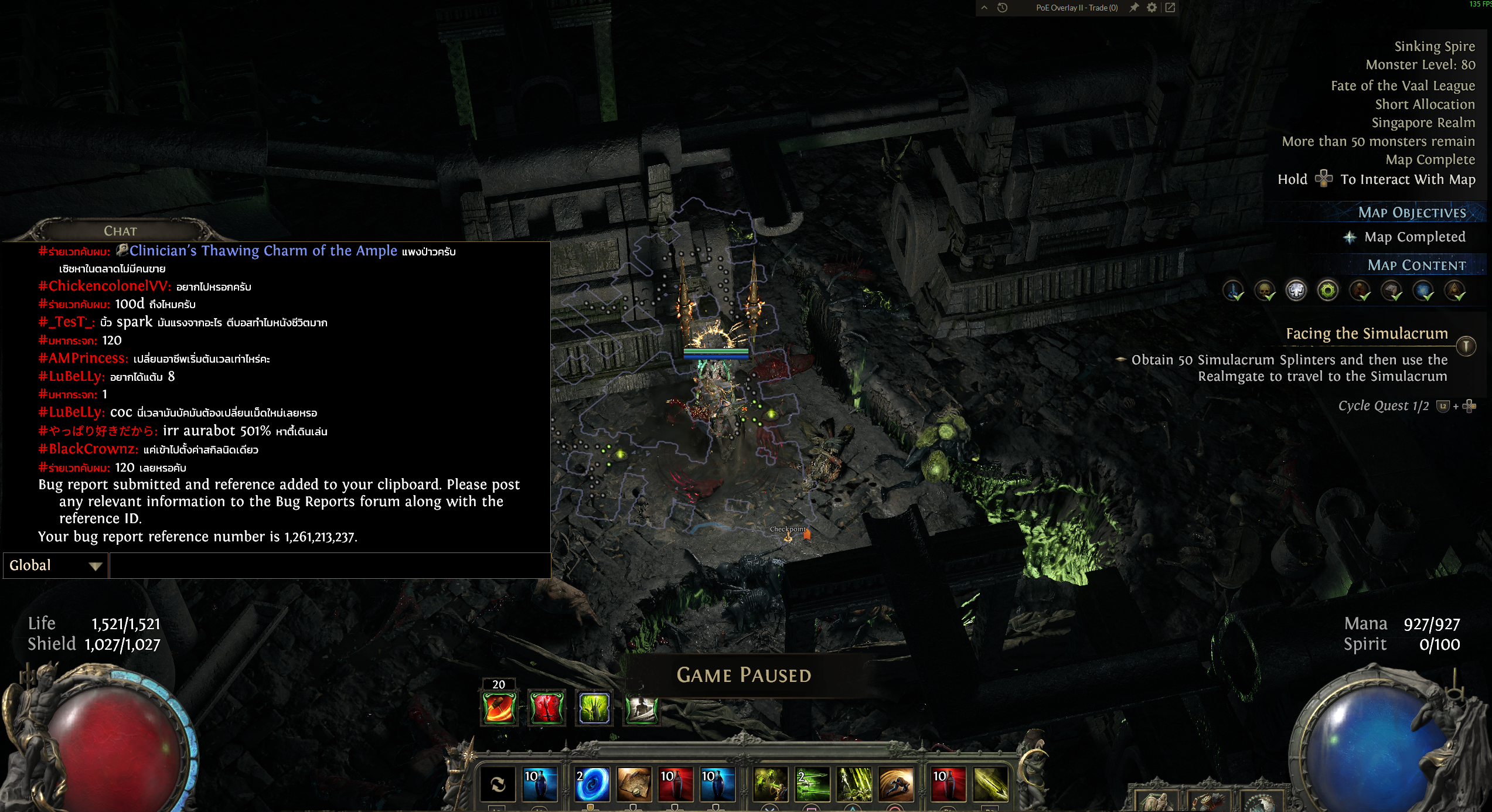Toggle the pin beside Facing the Simulacrum
The width and height of the screenshot is (1492, 812).
coord(1466,346)
